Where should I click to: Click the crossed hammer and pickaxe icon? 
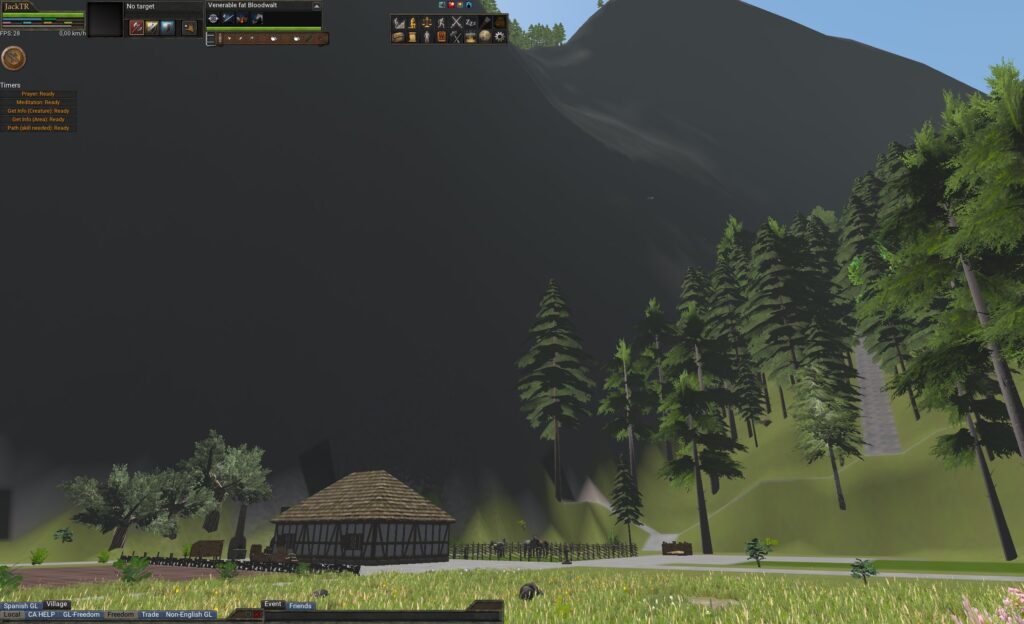coord(456,36)
